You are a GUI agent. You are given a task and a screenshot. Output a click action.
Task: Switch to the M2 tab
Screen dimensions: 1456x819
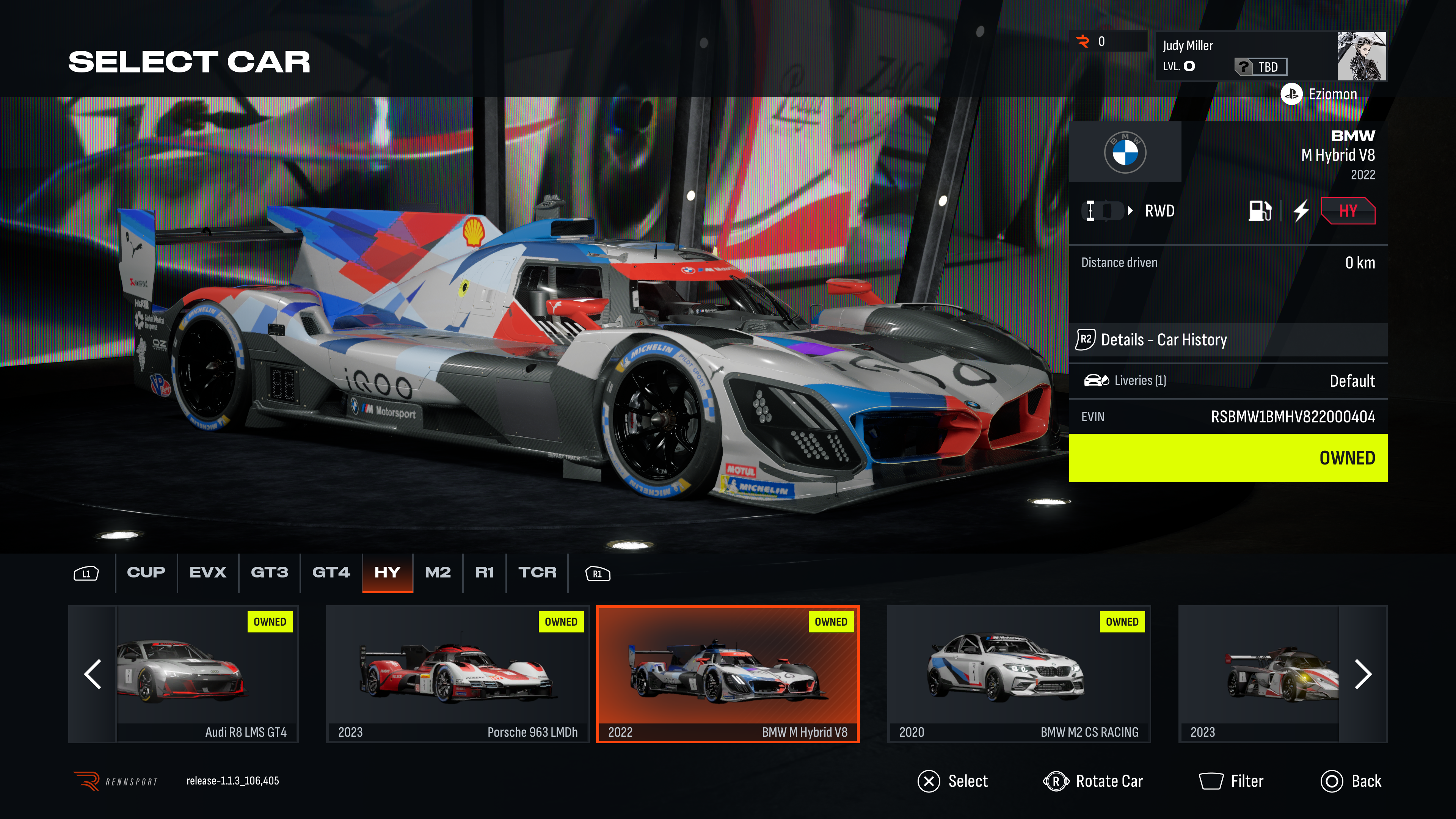pos(438,573)
